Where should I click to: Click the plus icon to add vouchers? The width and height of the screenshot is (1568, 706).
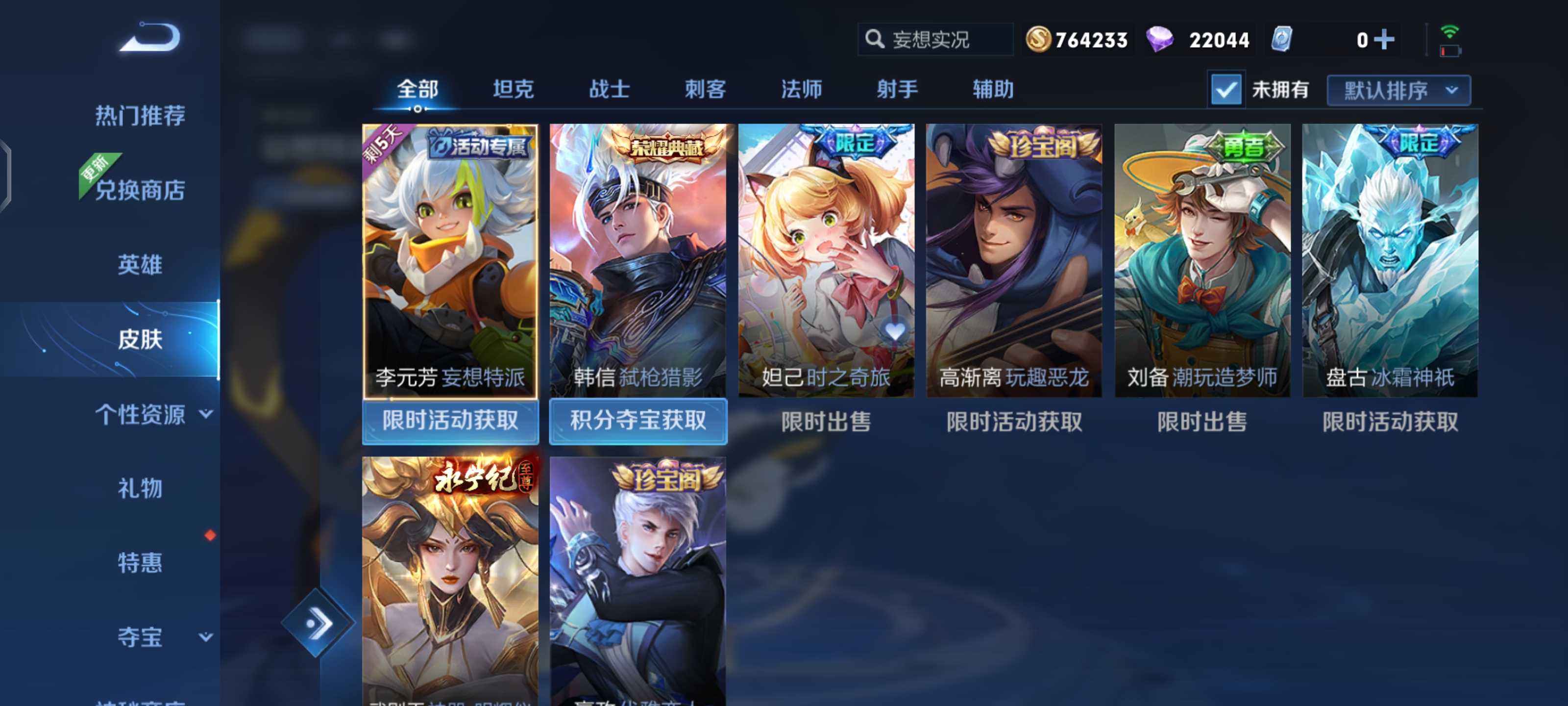pyautogui.click(x=1386, y=39)
